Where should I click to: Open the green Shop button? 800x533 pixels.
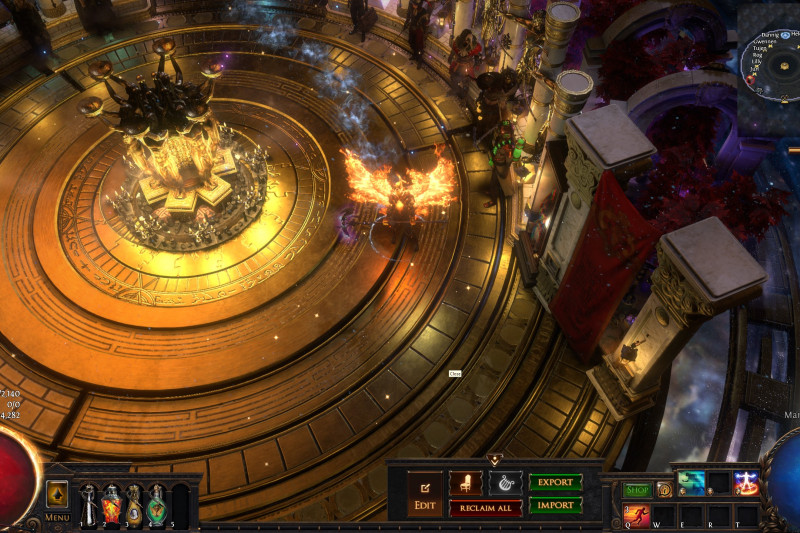tap(637, 490)
